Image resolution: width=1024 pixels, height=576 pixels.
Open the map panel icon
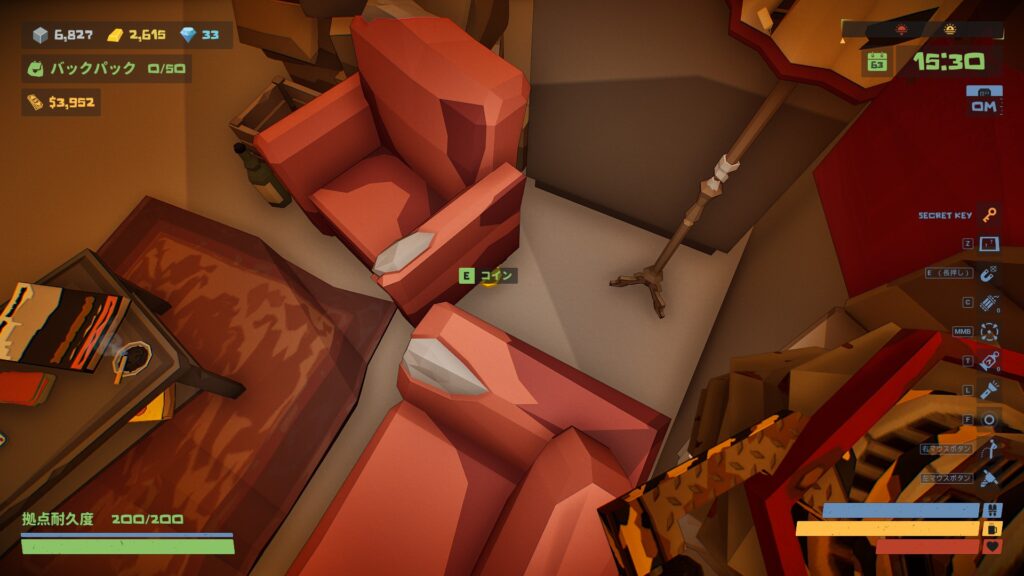[989, 244]
